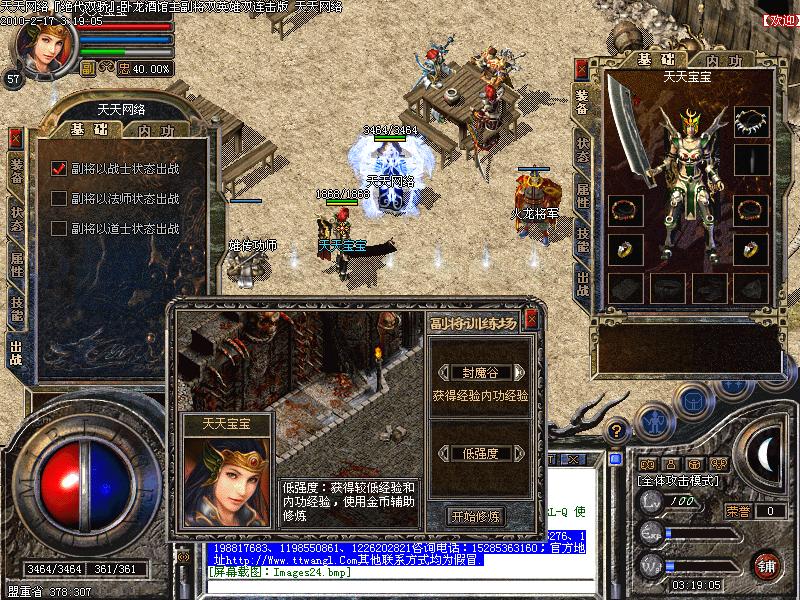Open the 装备 side tab in left panel
The height and width of the screenshot is (600, 800).
tap(16, 170)
